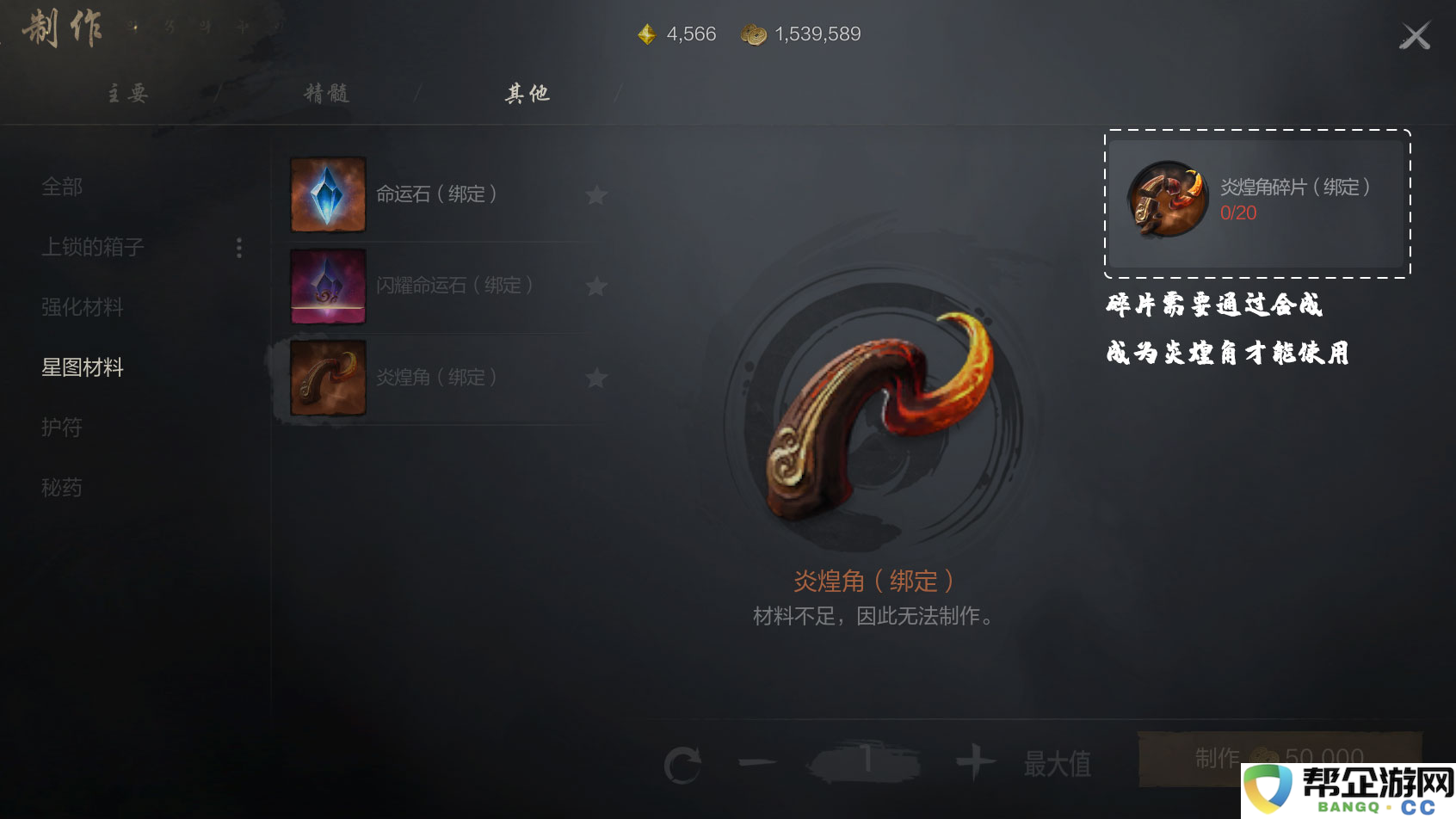Toggle the favorite star on 命运石
The image size is (1456, 819).
[596, 195]
